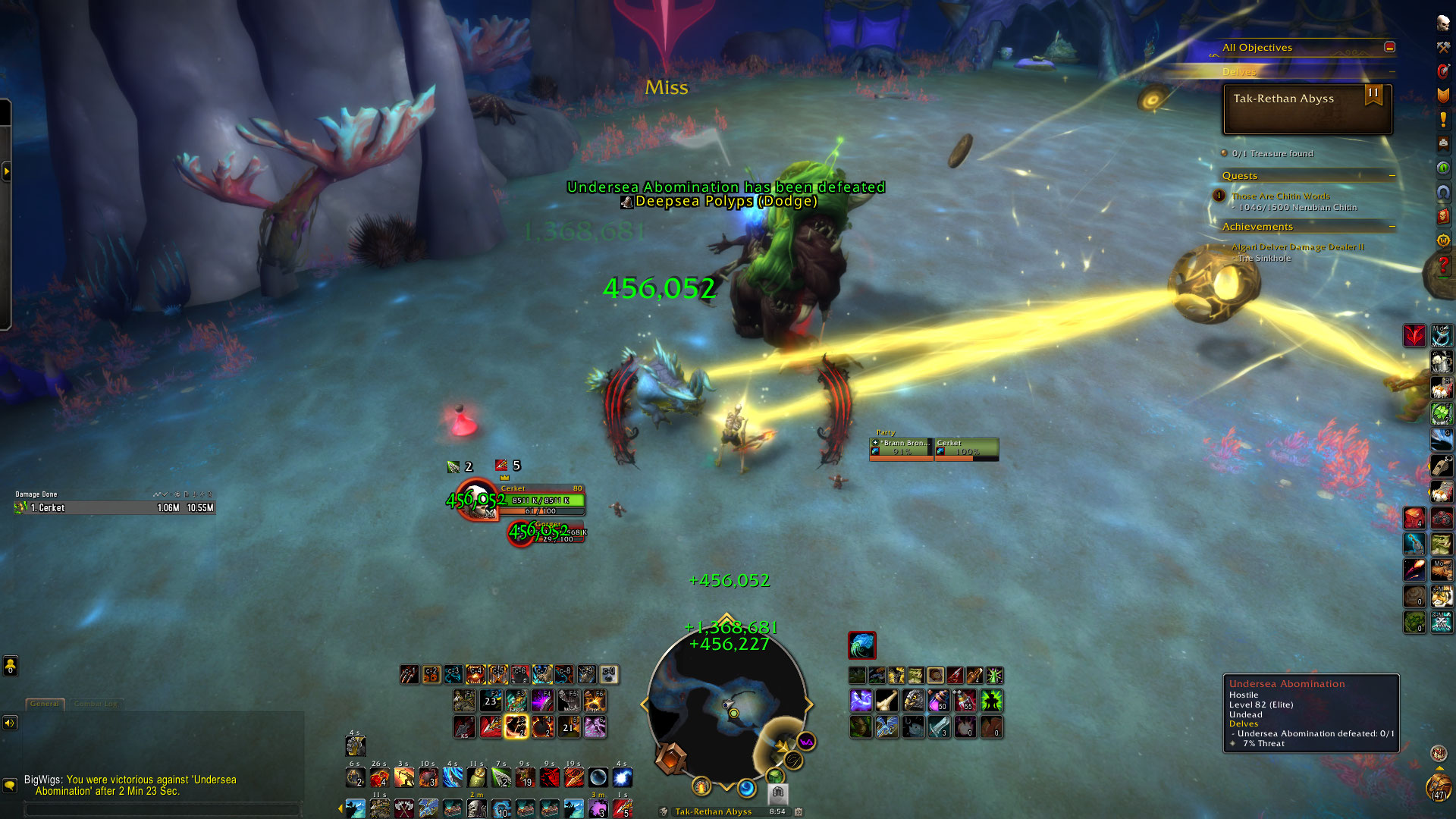Click the Cerket player portrait
The image size is (1456, 819).
tap(478, 500)
